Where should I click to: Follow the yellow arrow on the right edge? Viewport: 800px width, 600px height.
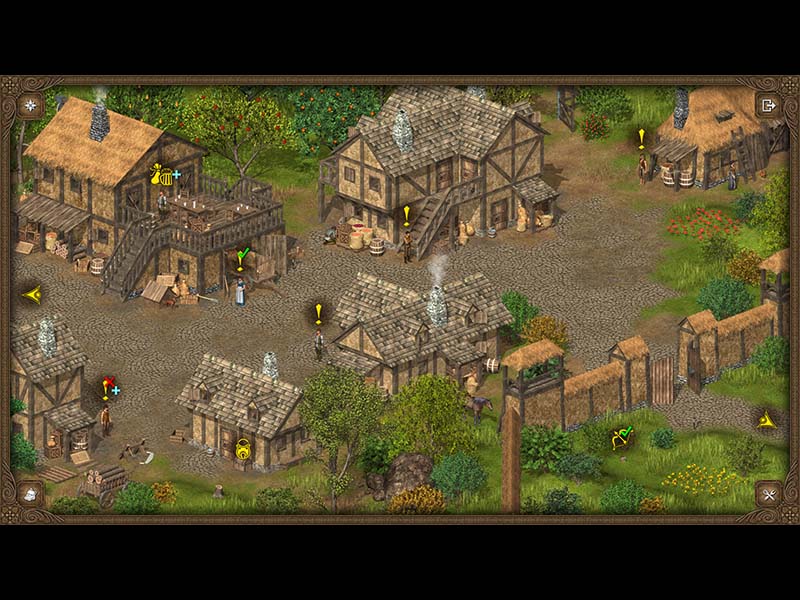pyautogui.click(x=766, y=420)
